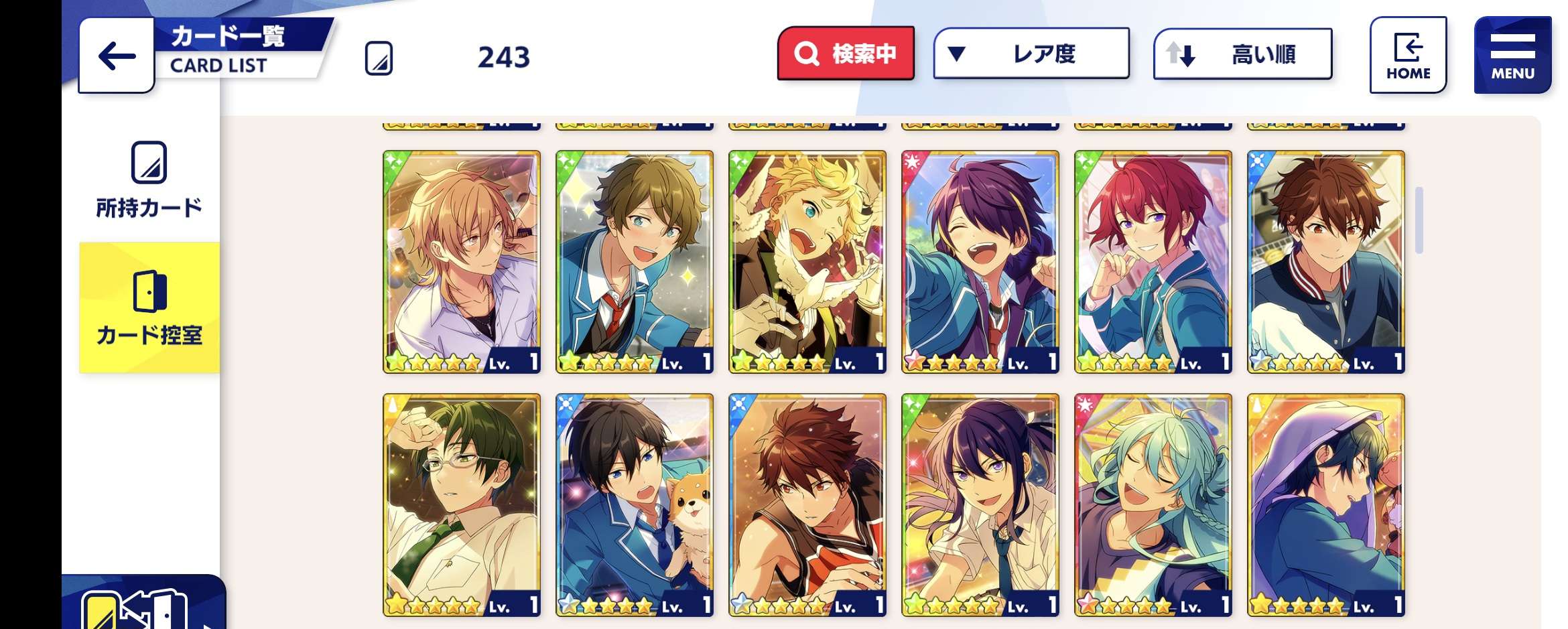Pick the boy under purple hood card
The width and height of the screenshot is (1568, 629).
pos(1326,504)
